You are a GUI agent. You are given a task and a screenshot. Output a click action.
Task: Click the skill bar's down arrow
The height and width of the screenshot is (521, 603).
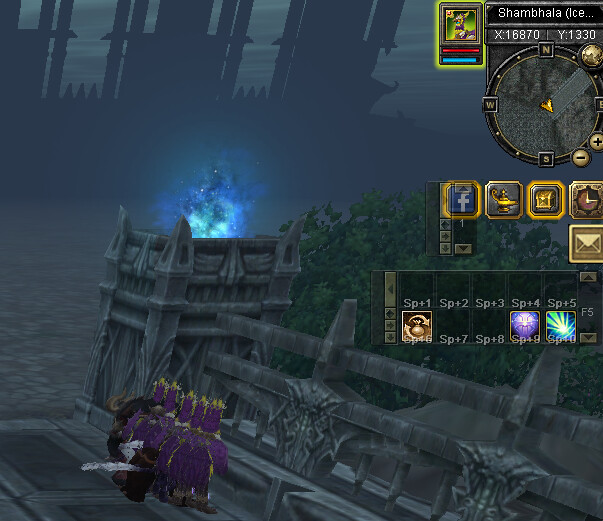click(x=588, y=338)
